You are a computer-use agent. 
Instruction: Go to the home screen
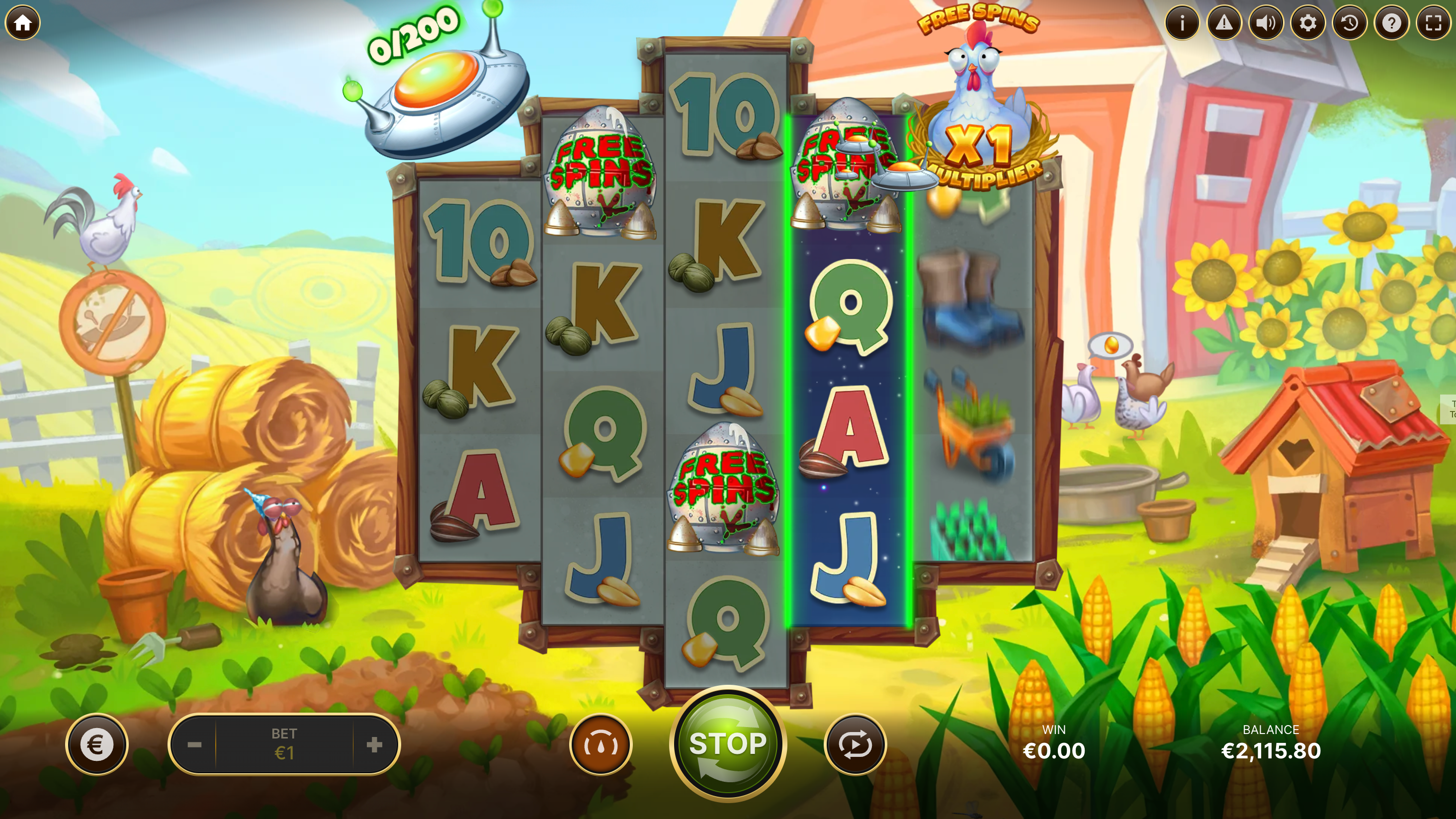[22, 22]
